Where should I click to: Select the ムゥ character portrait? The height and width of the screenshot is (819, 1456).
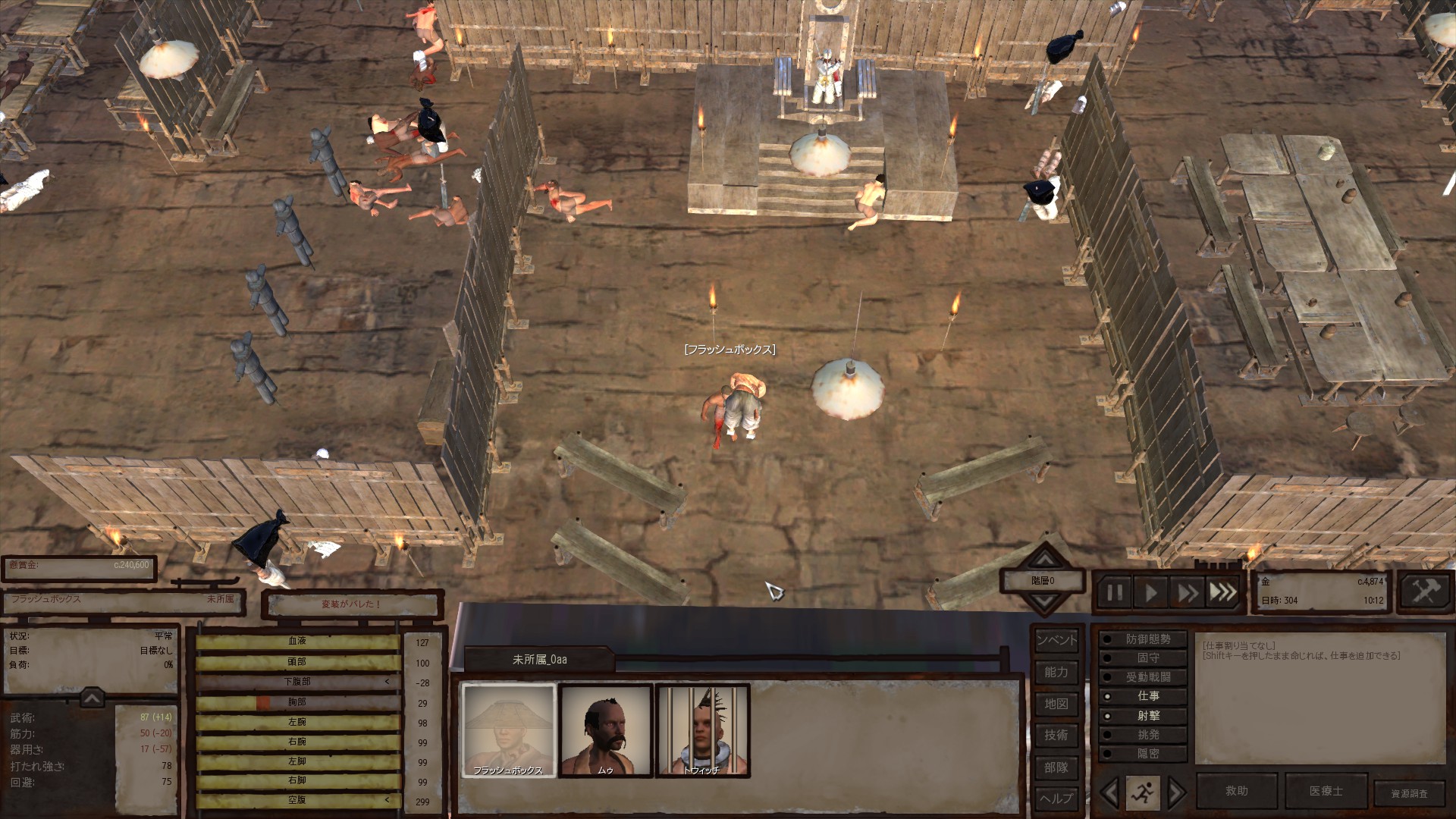click(605, 730)
